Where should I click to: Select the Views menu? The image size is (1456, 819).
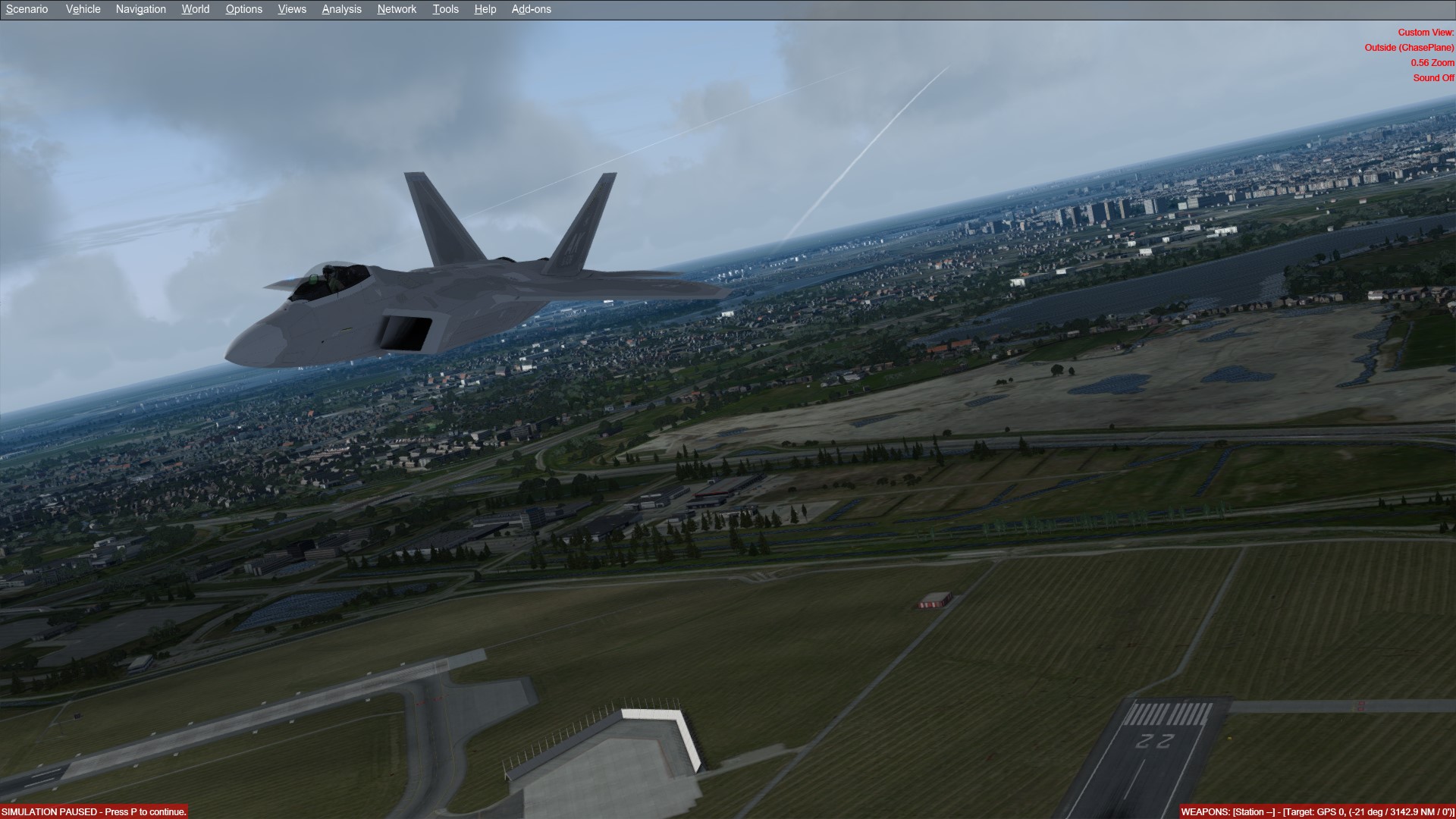292,9
